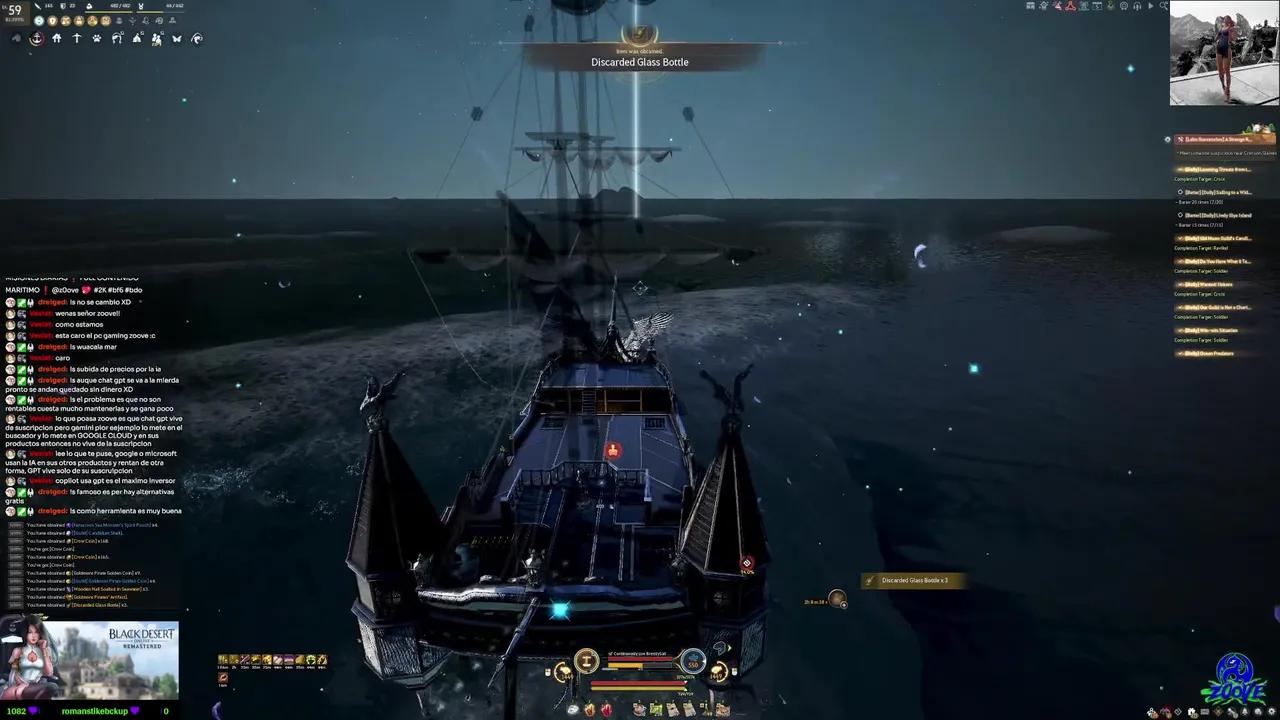Open the Black Desert Remastered stream thumbnail
The height and width of the screenshot is (720, 1280).
point(90,661)
